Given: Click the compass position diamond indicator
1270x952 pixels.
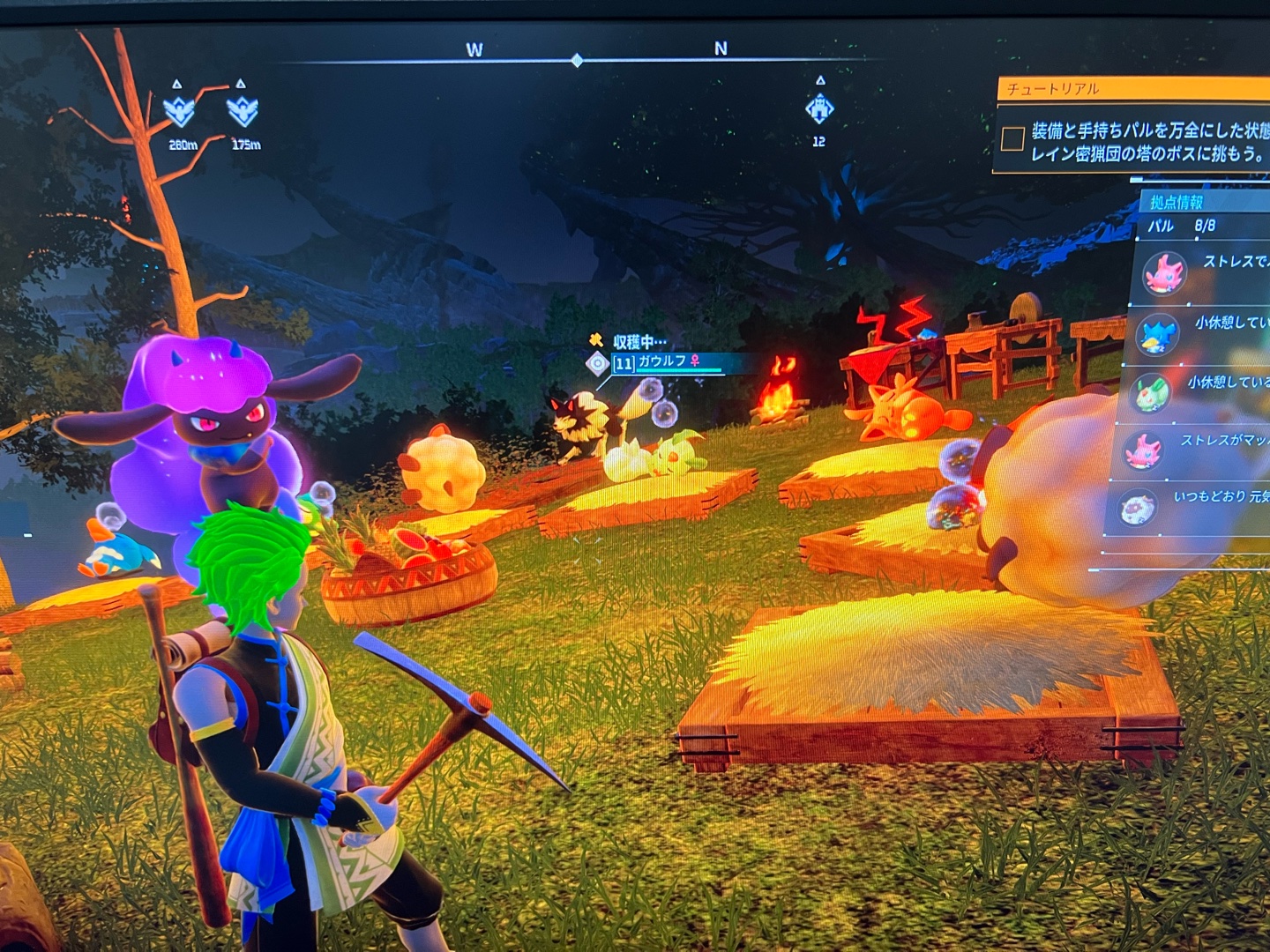Looking at the screenshot, I should click(x=577, y=61).
